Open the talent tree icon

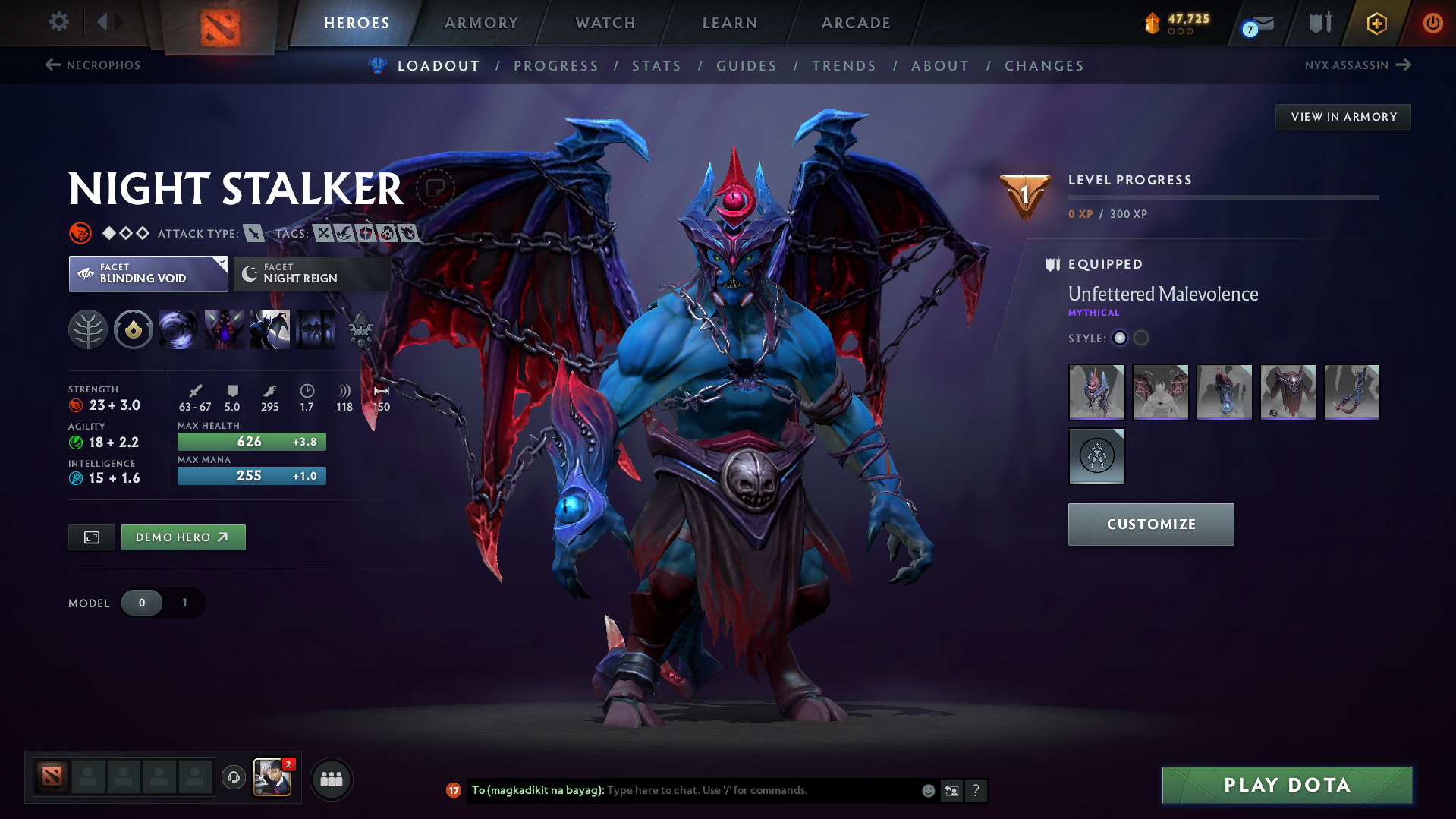pos(88,329)
